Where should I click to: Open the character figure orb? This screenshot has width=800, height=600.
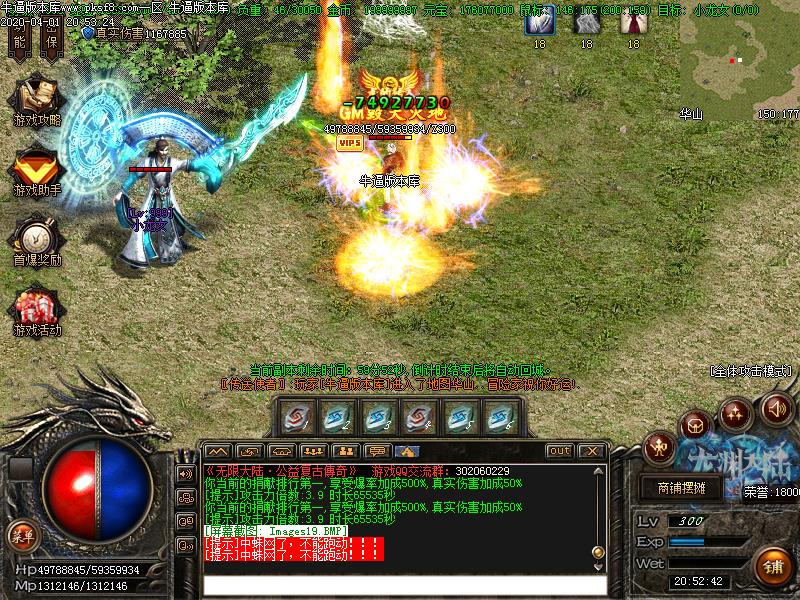660,446
